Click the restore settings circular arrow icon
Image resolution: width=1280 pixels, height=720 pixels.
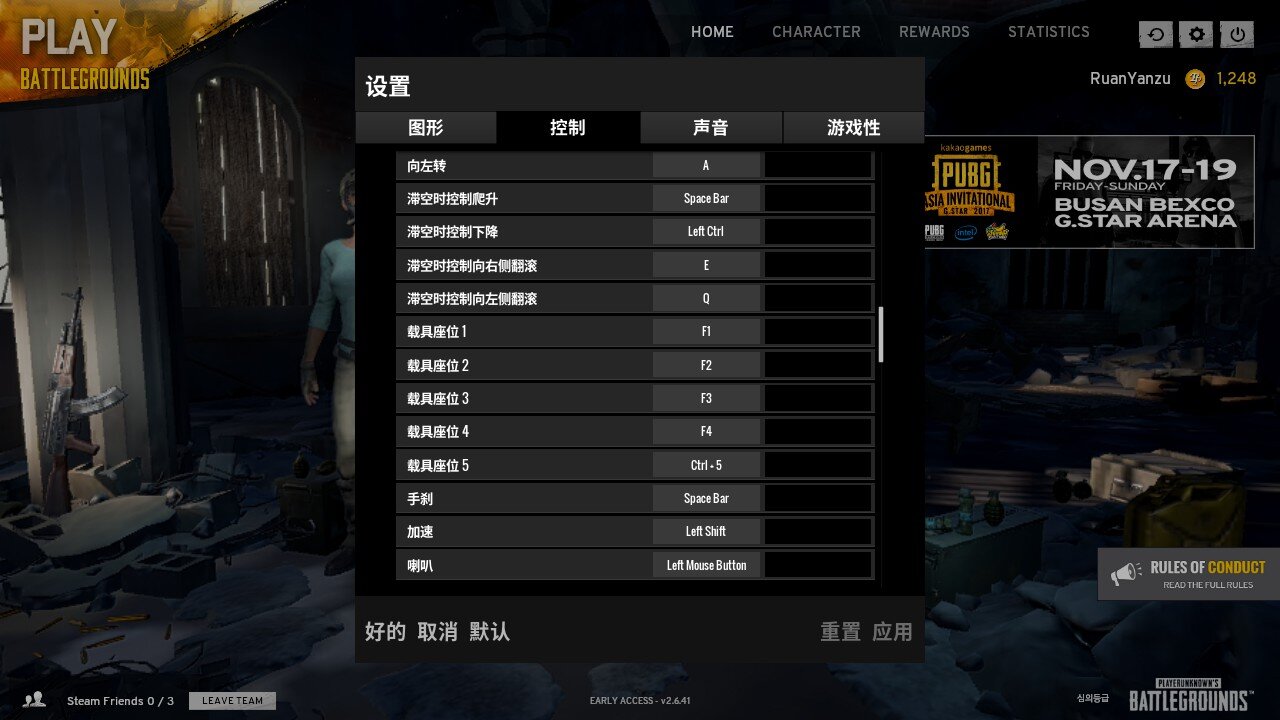click(x=1155, y=34)
